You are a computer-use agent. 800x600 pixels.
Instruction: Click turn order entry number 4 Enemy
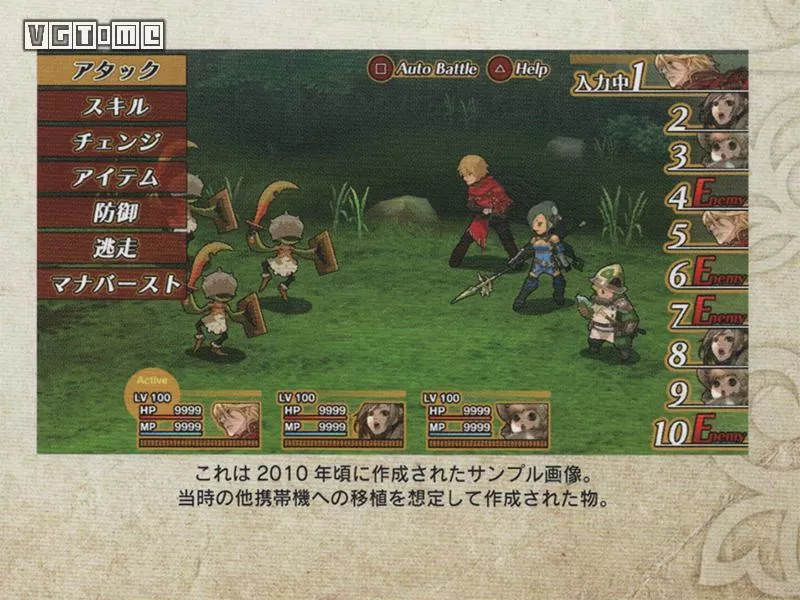pyautogui.click(x=706, y=196)
